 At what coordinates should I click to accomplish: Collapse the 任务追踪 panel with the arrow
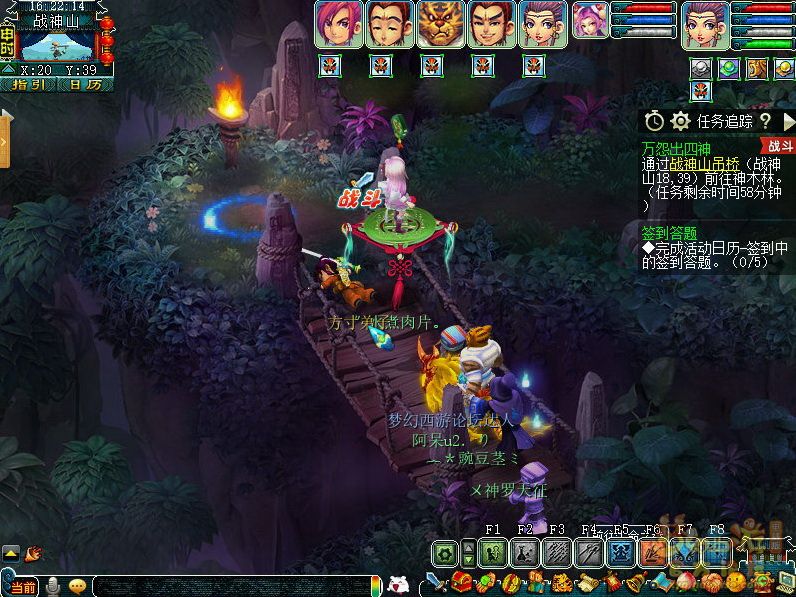pyautogui.click(x=786, y=121)
